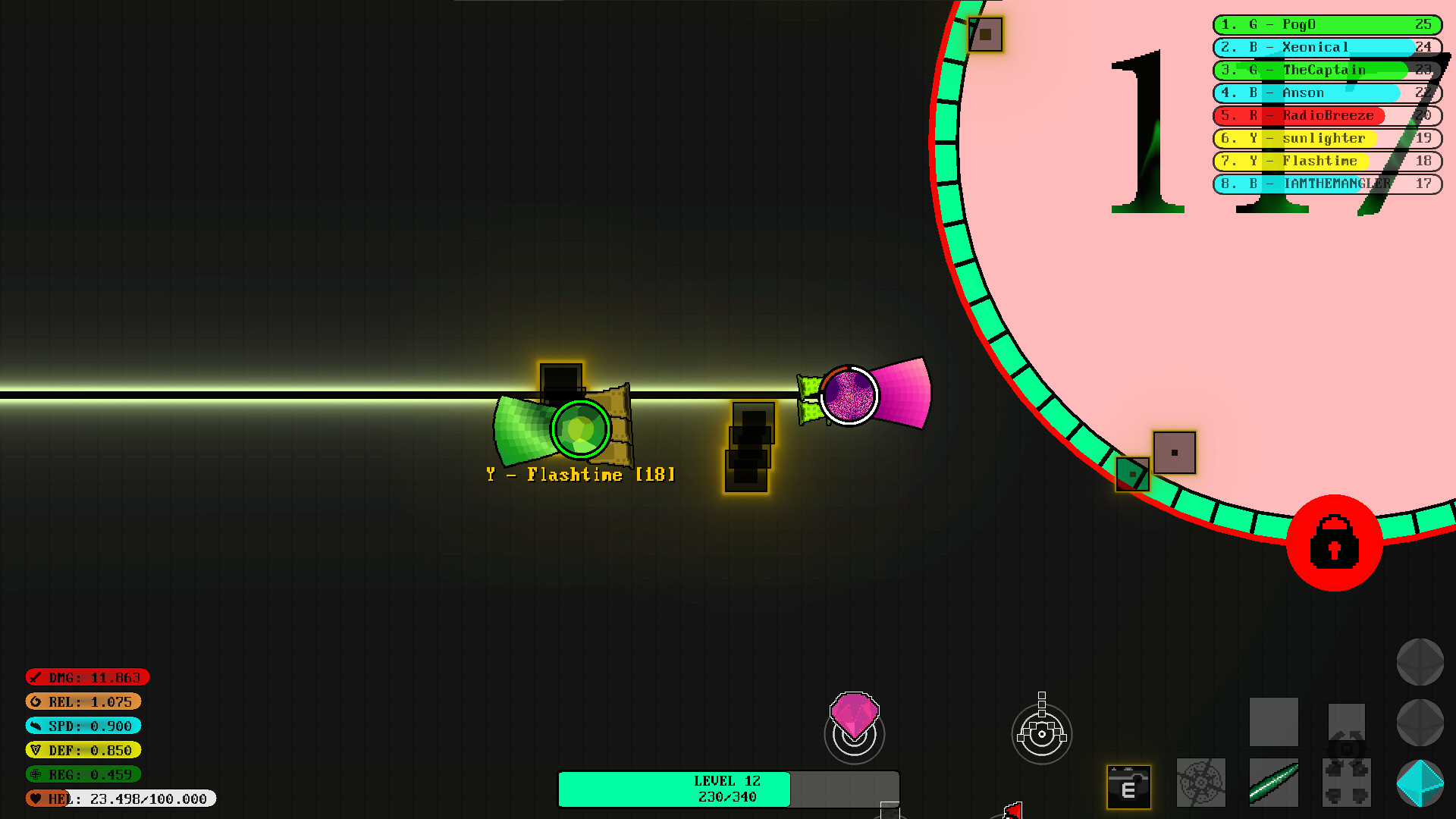
Task: Expand the PogO leaderboard entry
Action: pos(1327,25)
